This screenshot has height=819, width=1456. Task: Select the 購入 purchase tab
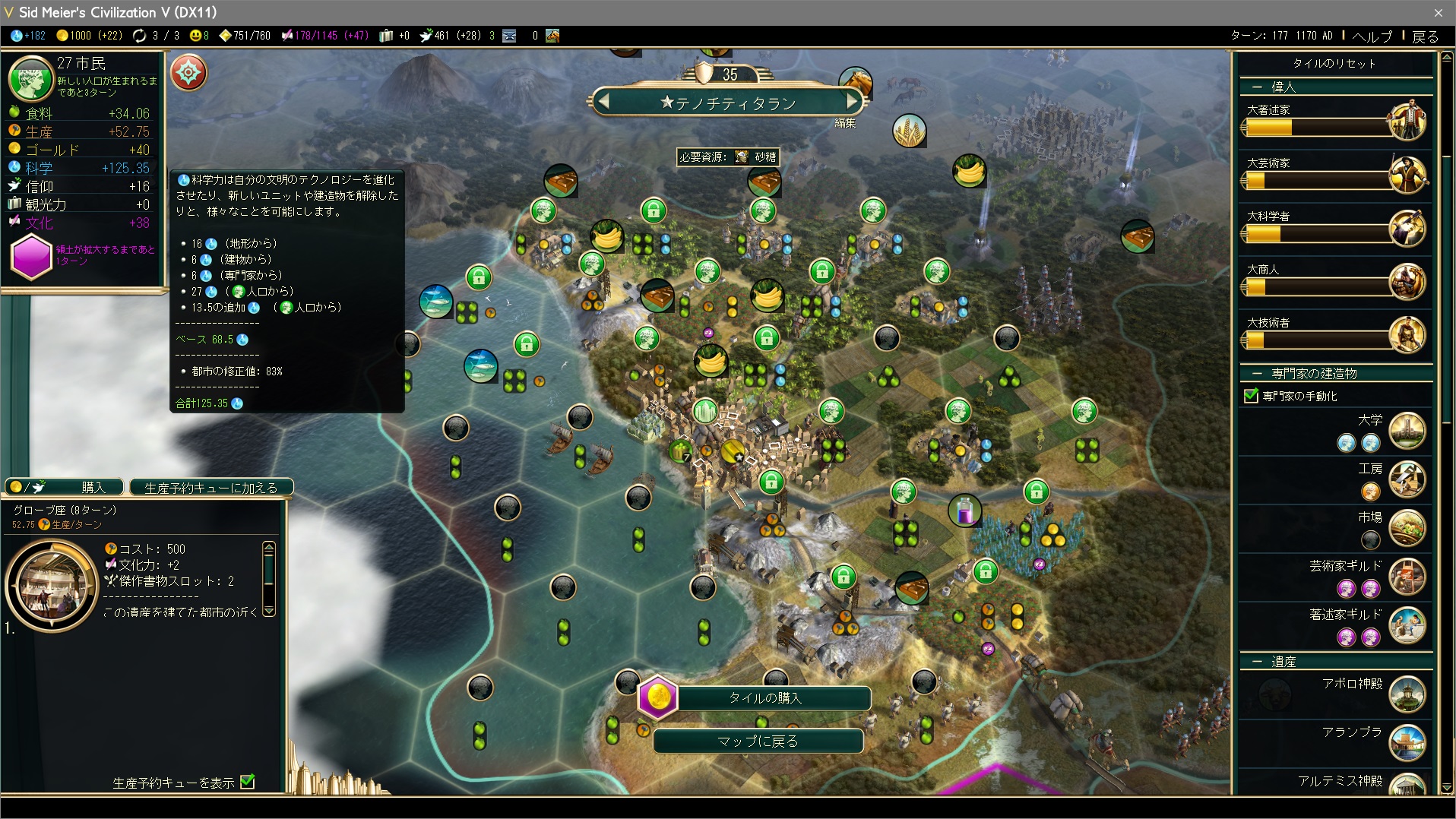pos(65,487)
